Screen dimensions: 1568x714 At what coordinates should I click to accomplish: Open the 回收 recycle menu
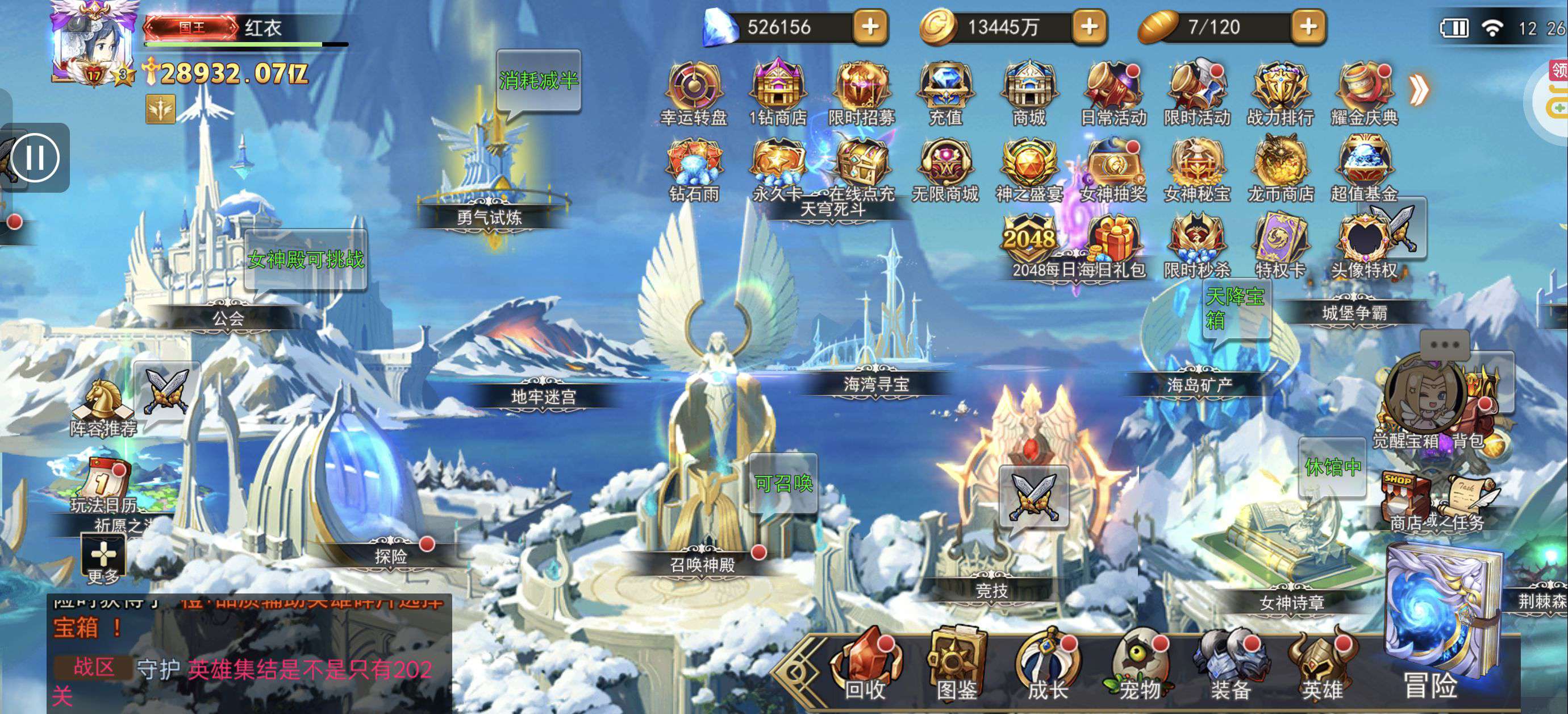[x=865, y=665]
